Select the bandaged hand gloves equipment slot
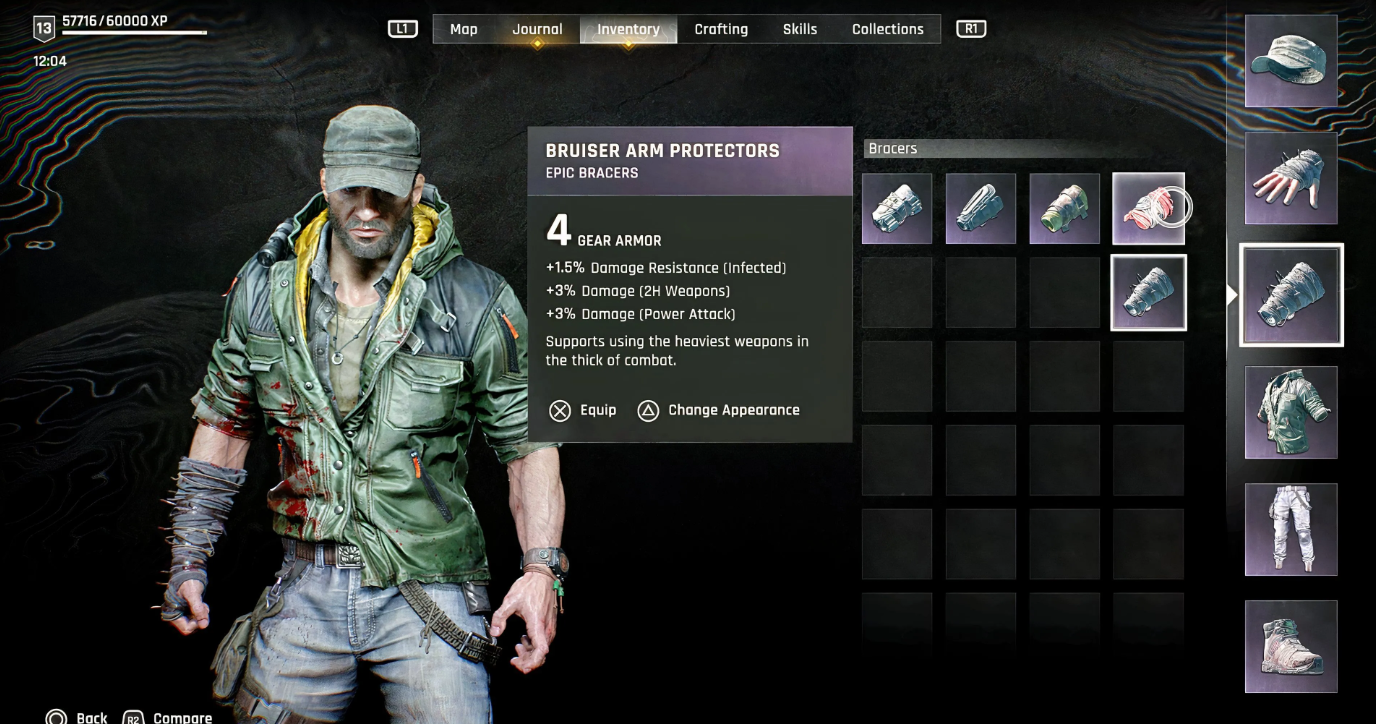Image resolution: width=1376 pixels, height=724 pixels. (x=1291, y=178)
